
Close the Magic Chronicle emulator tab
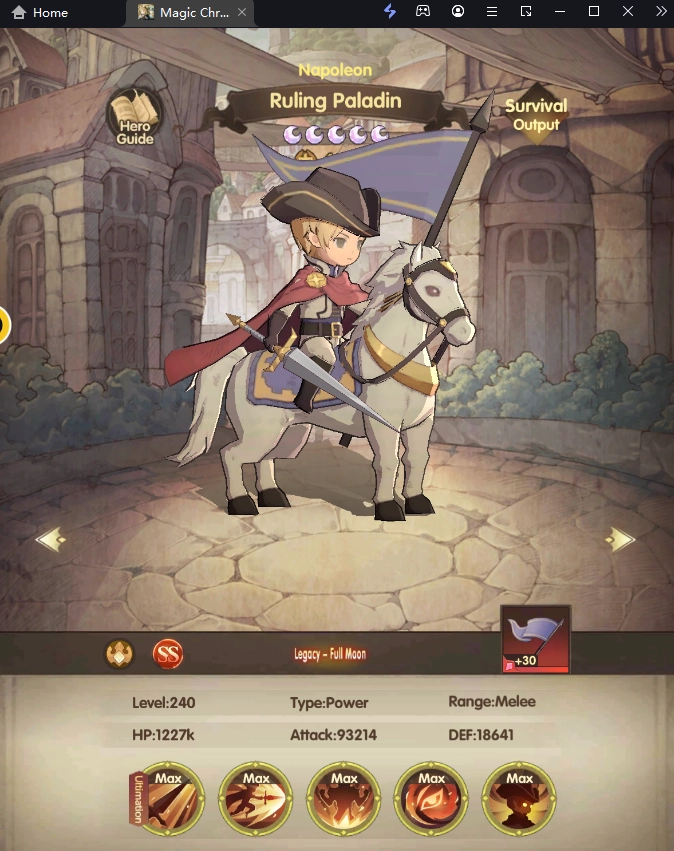point(242,13)
